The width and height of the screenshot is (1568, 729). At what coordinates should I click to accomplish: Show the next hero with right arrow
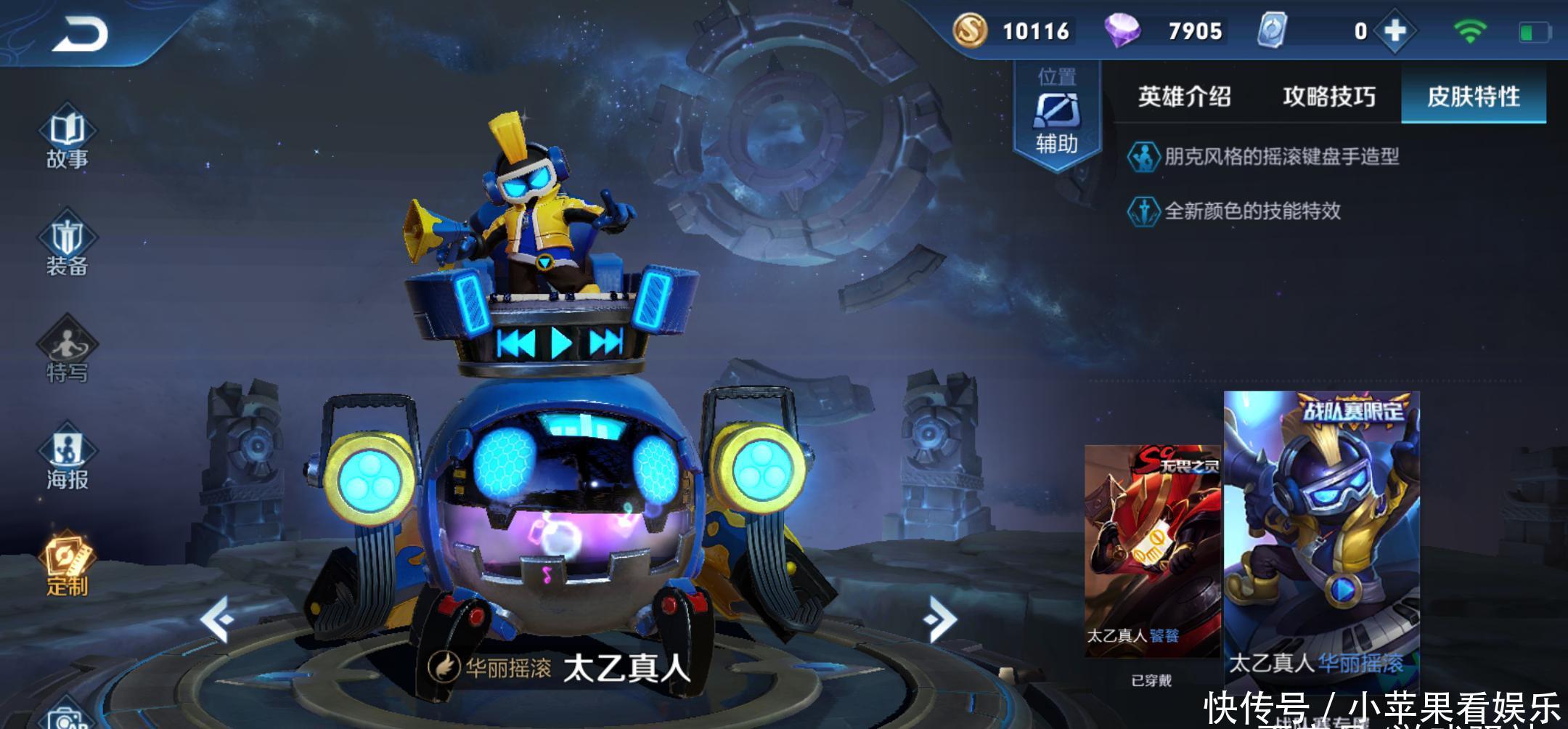tap(942, 619)
